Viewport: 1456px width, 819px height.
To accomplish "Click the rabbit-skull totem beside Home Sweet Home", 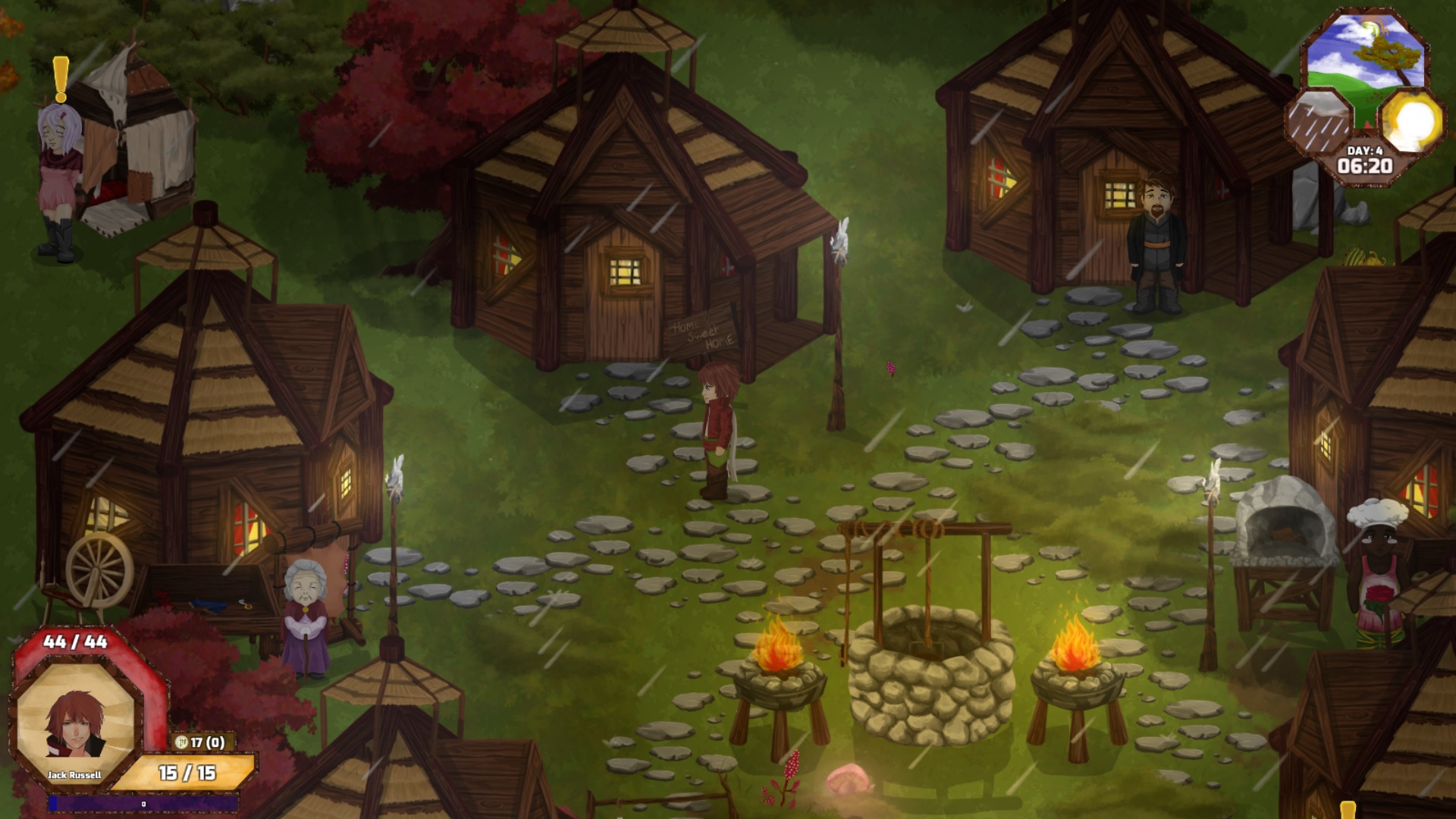I will (842, 239).
